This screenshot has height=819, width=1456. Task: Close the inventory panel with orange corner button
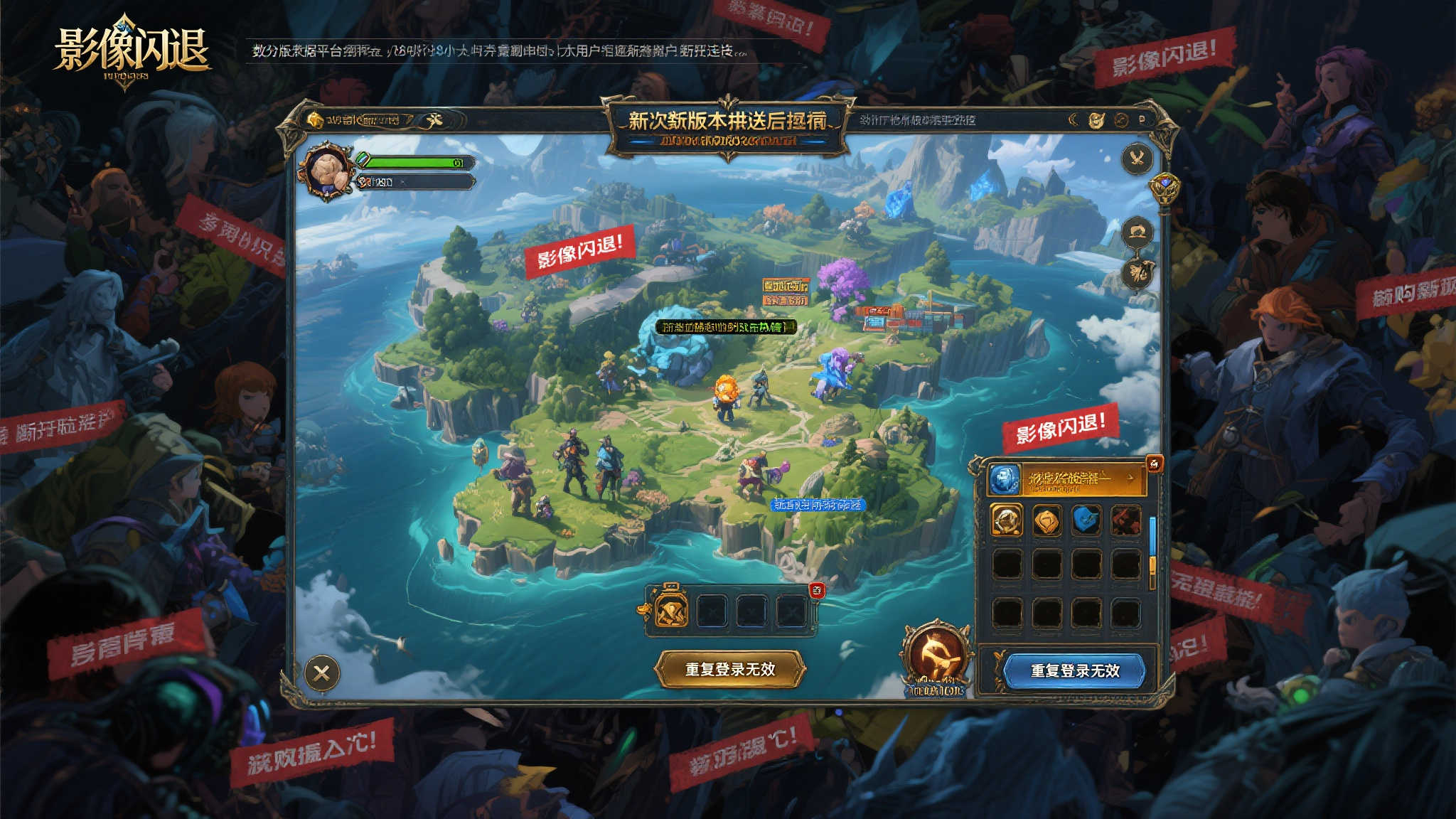tap(1155, 464)
